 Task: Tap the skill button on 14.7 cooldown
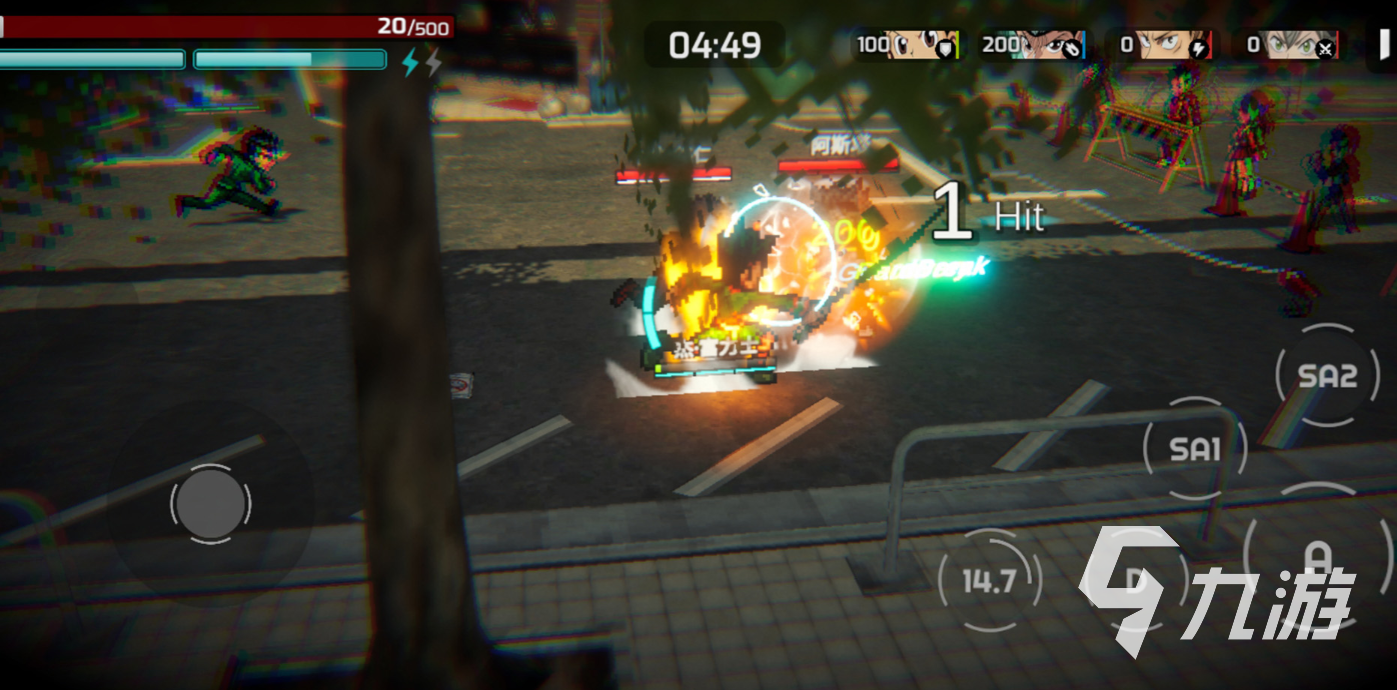coord(989,581)
